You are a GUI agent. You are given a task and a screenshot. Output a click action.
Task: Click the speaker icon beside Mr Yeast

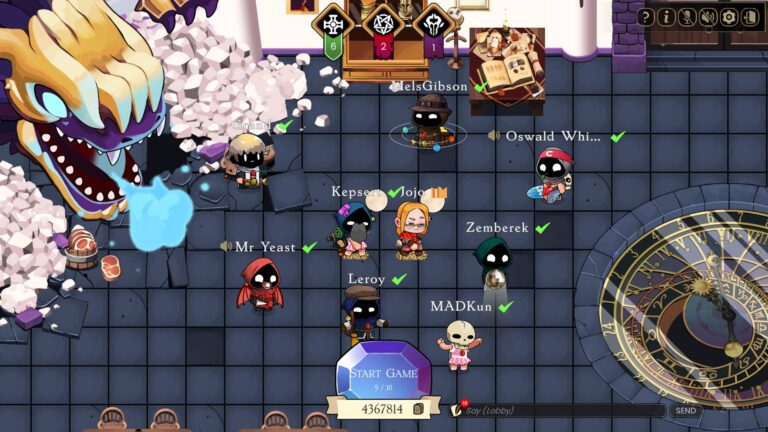(225, 246)
